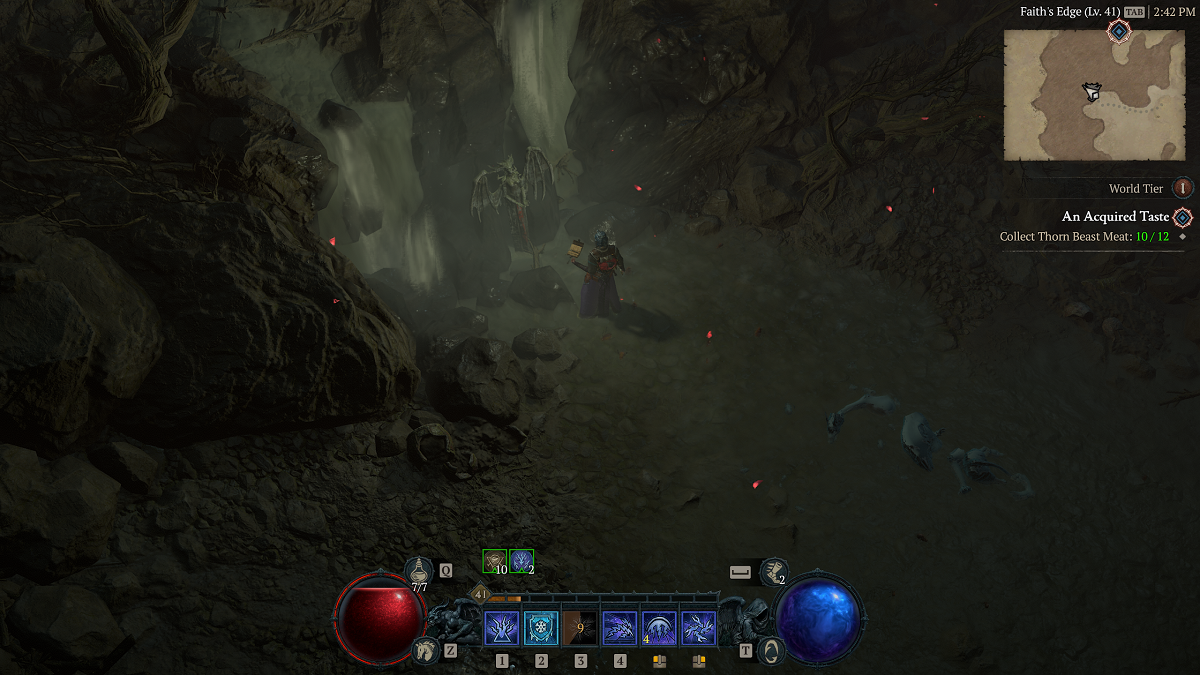Activate the lightning skill in slot four
This screenshot has width=1200, height=675.
pyautogui.click(x=620, y=629)
